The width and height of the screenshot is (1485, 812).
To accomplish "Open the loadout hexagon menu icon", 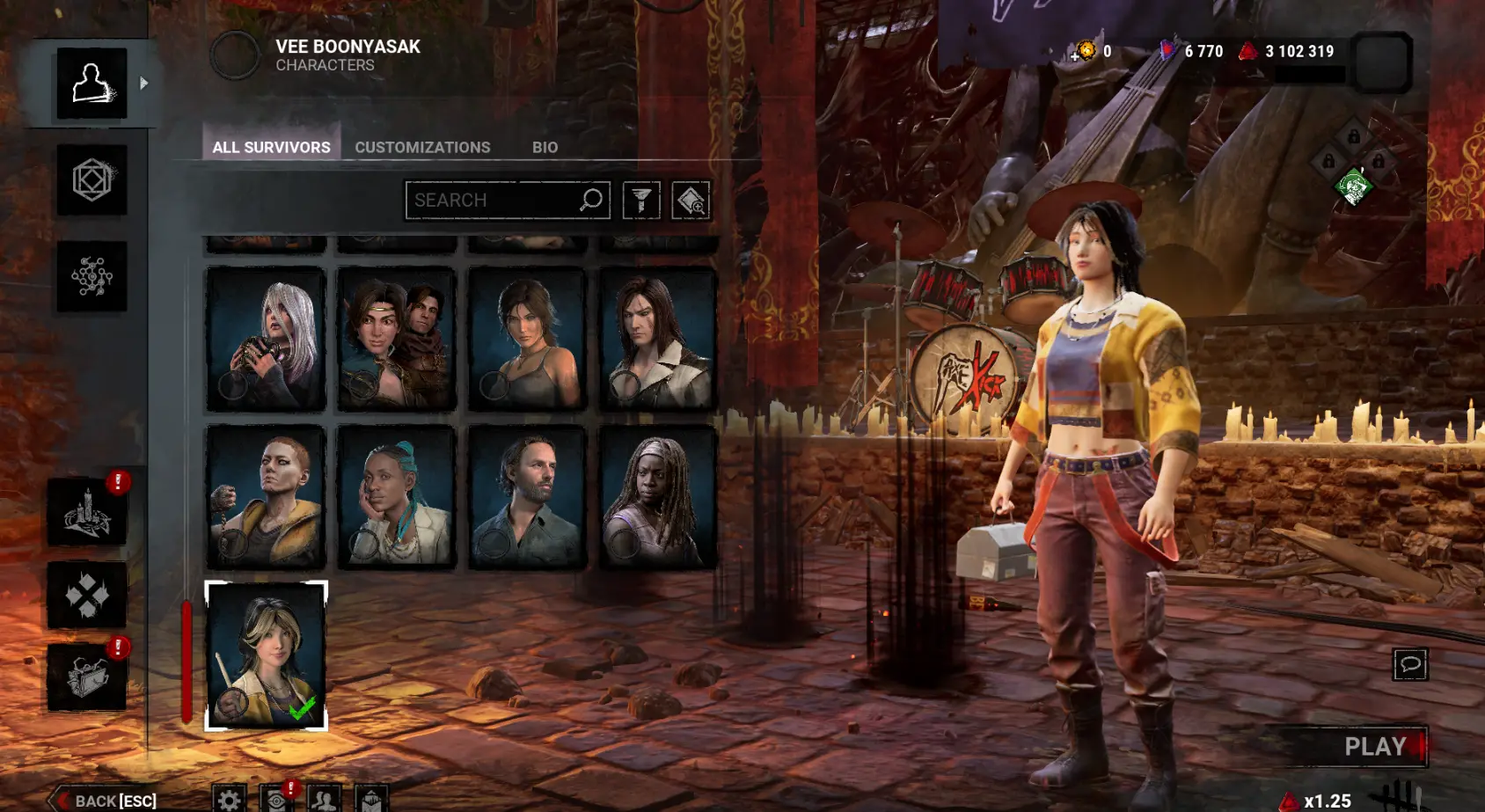I will [91, 180].
